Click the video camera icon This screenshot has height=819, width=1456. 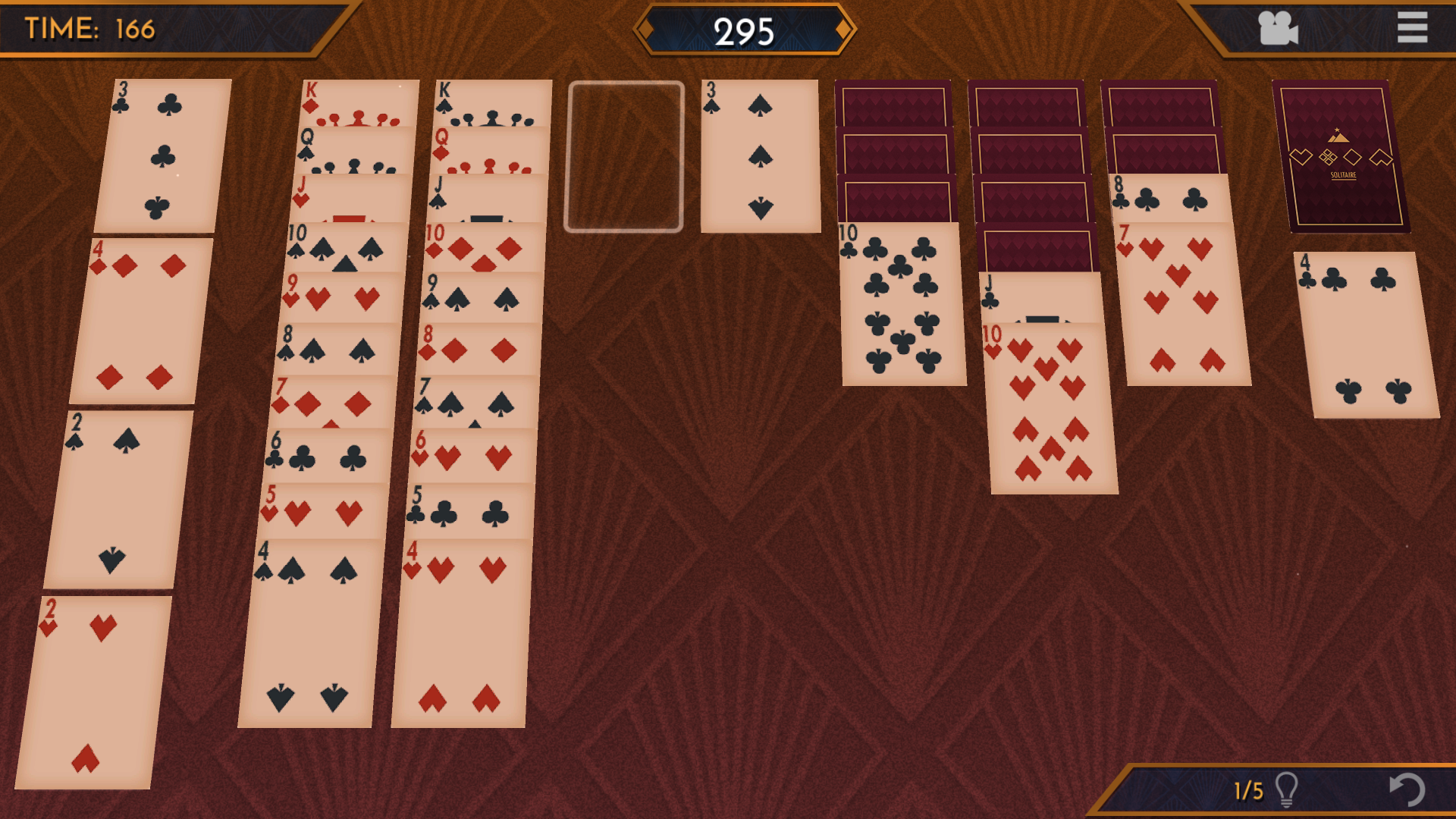(x=1278, y=29)
